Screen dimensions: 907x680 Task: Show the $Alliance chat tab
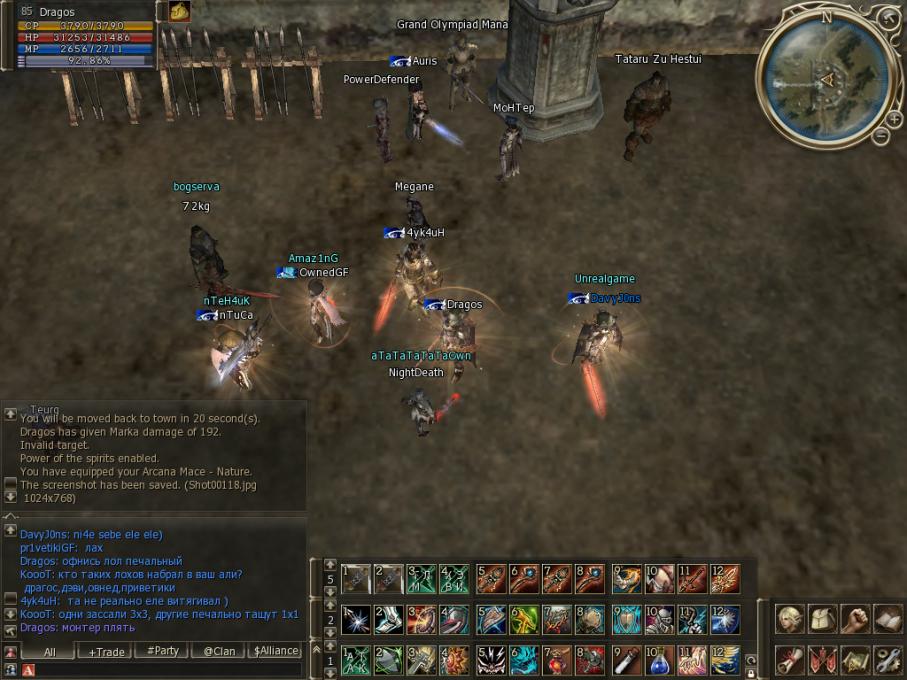tap(275, 651)
